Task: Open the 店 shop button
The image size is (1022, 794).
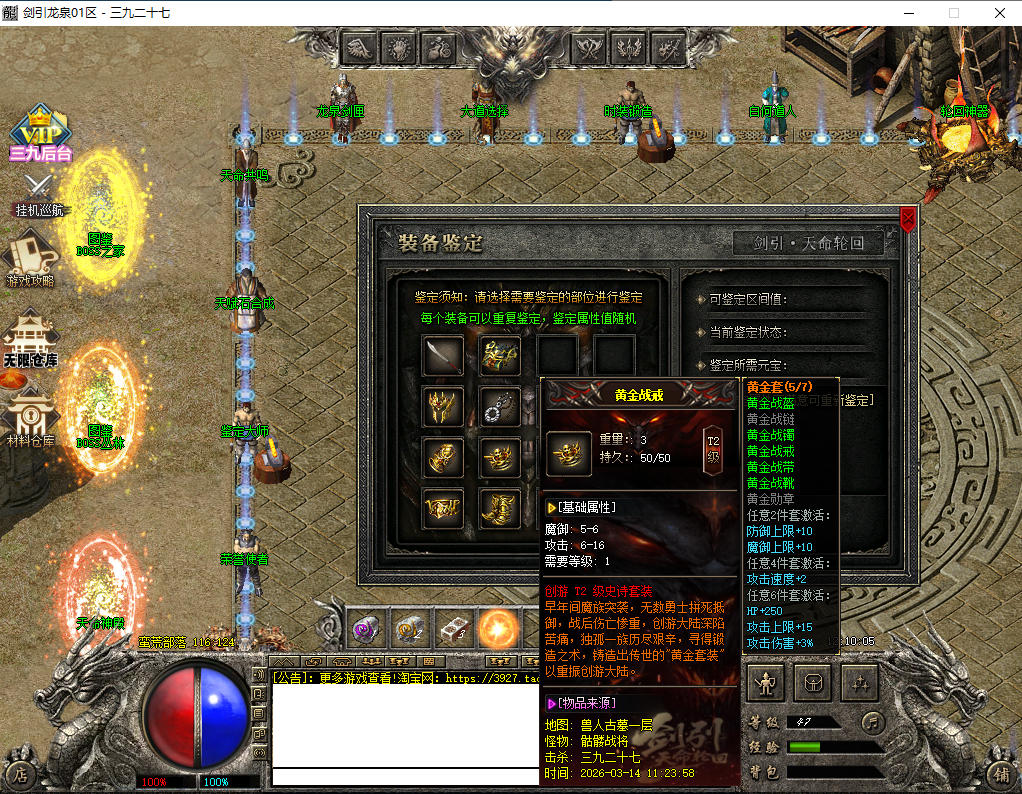Action: coord(19,774)
